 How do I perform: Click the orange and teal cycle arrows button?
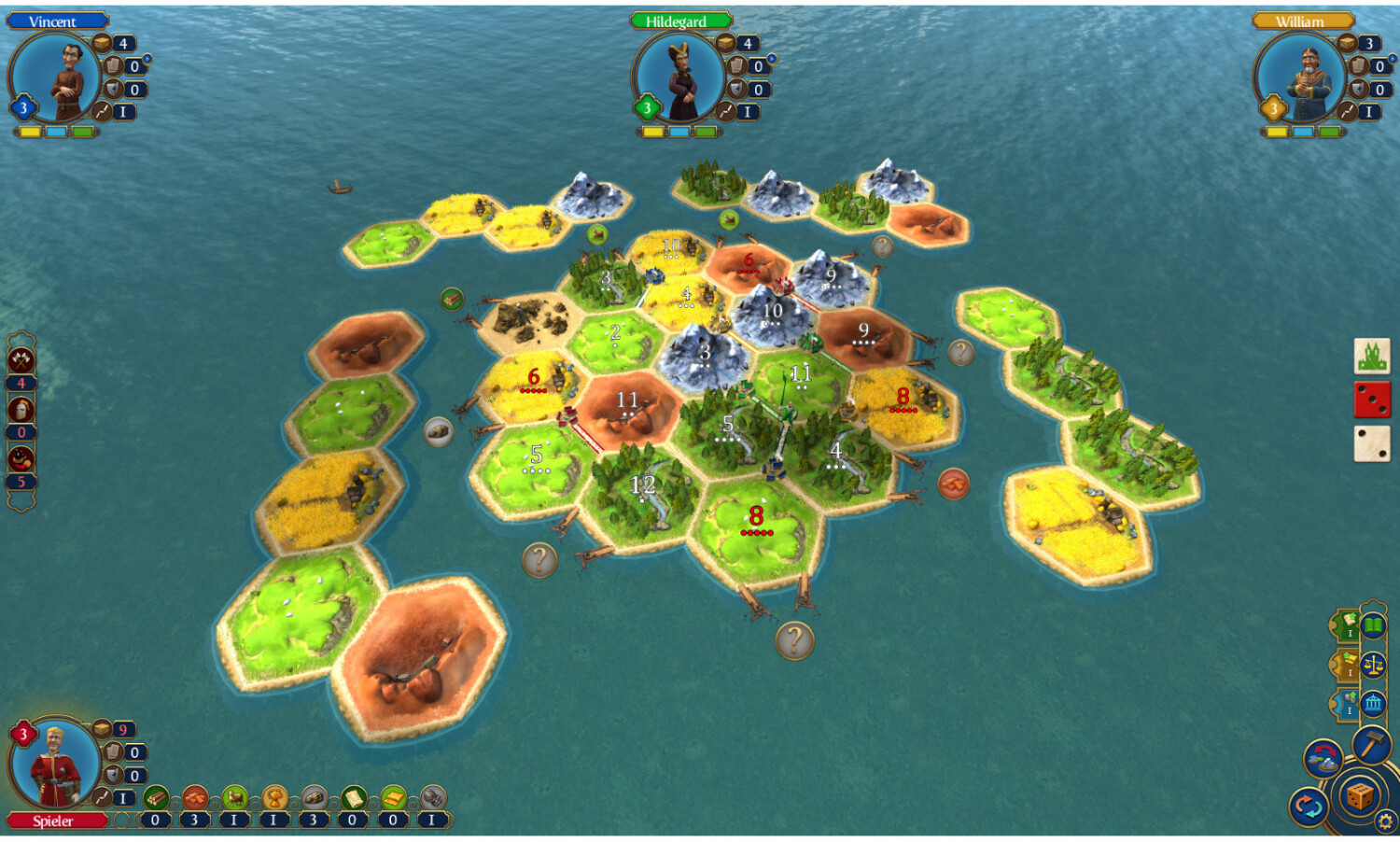point(1308,807)
